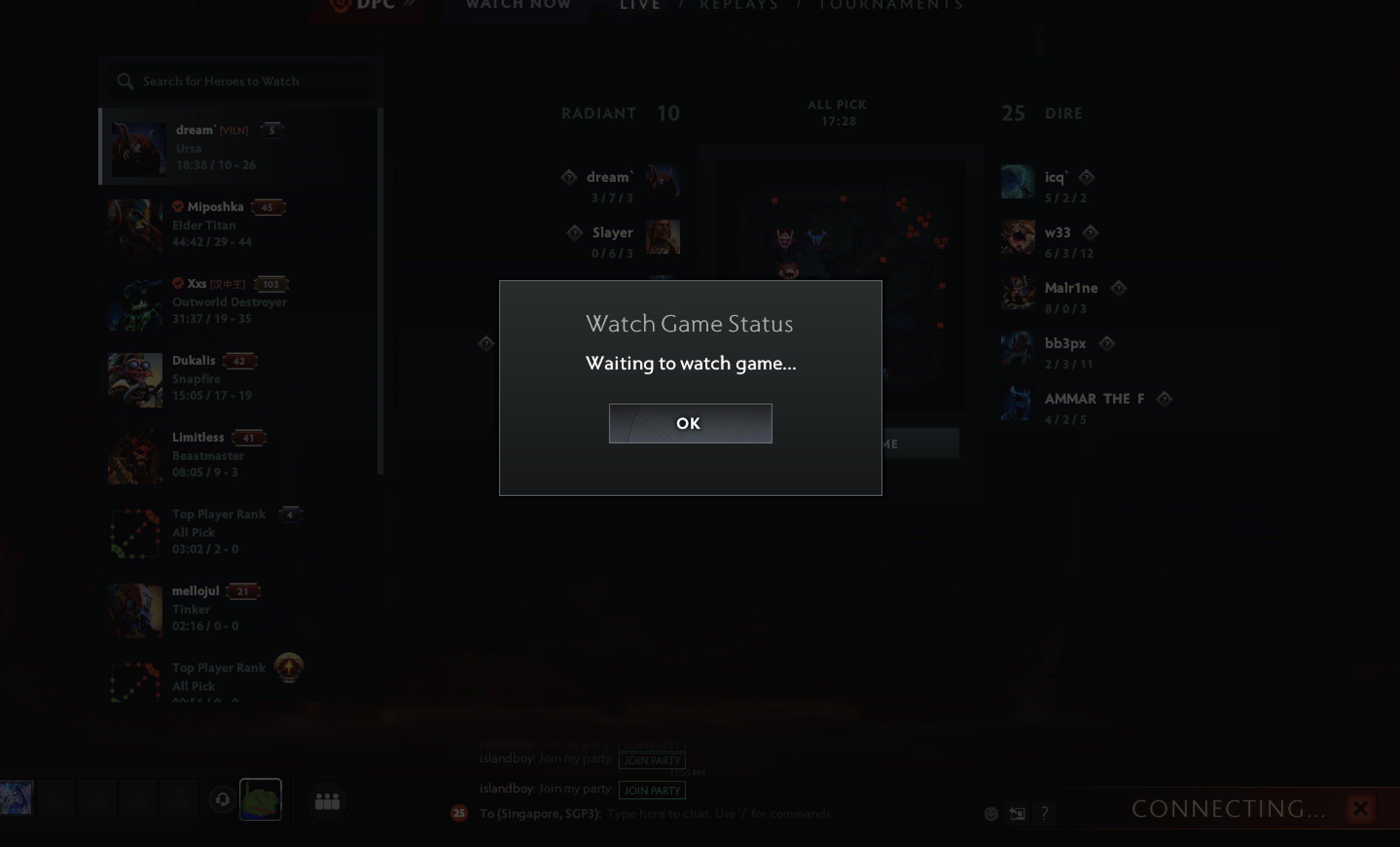Click the headset voice chat icon
Screen dimensions: 1400x847
pos(223,799)
